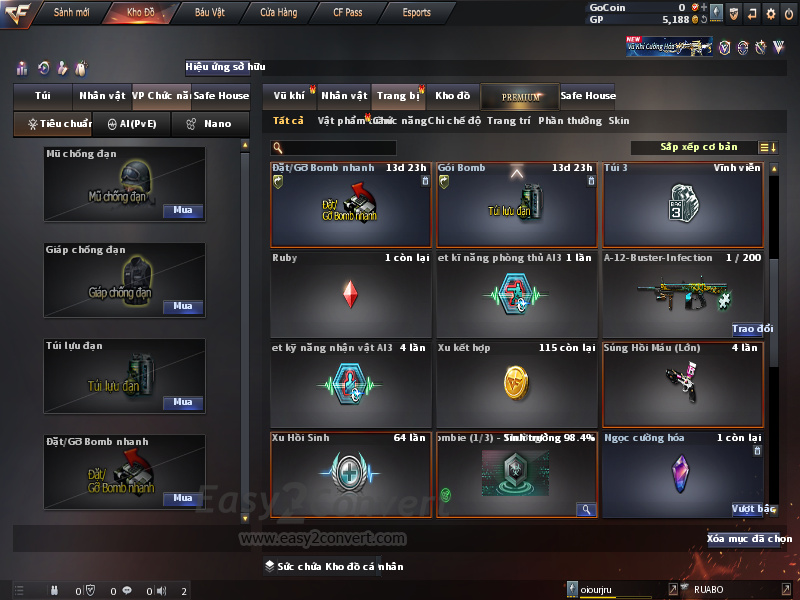
Task: Buy the Mũ chống đạn helmet
Action: (183, 211)
